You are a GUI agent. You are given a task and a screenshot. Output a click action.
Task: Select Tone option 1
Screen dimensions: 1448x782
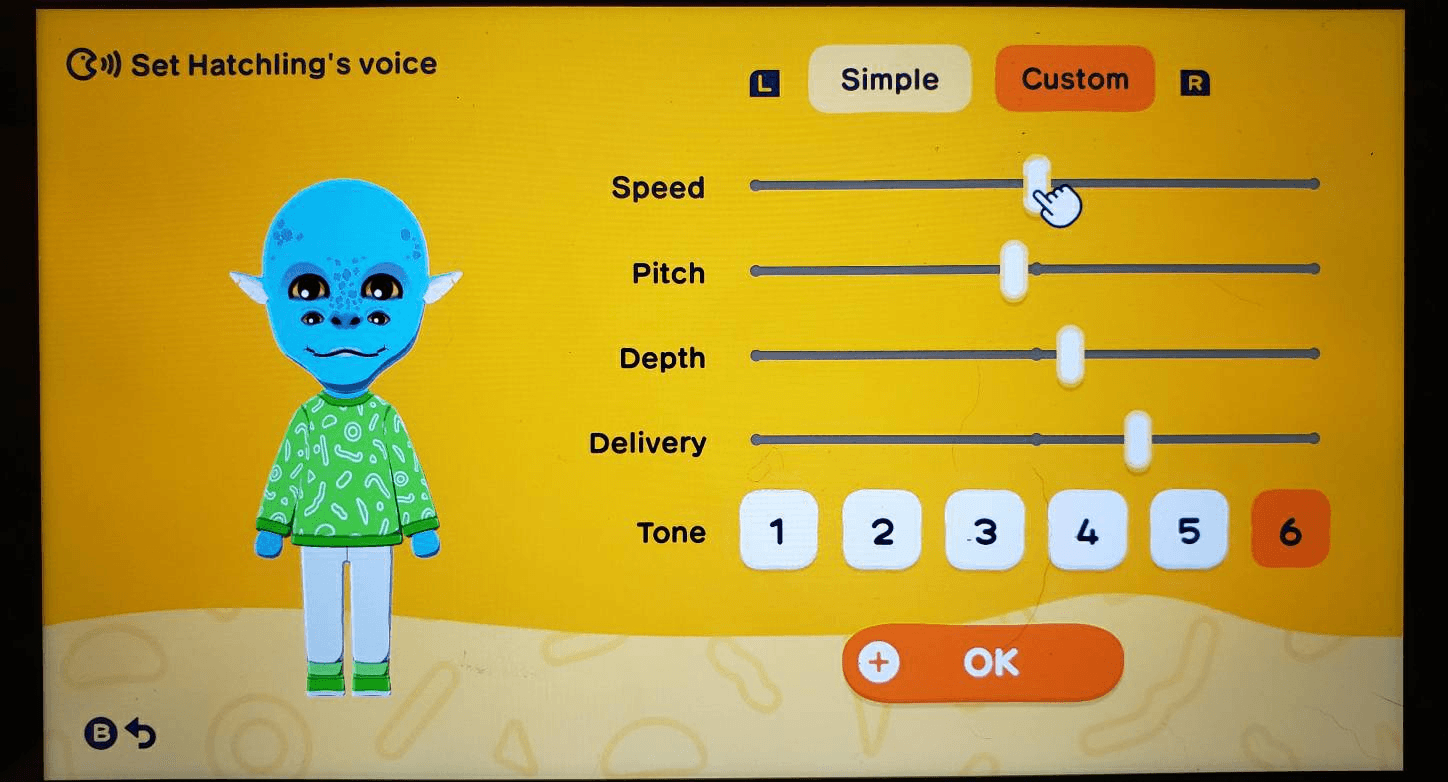point(778,531)
